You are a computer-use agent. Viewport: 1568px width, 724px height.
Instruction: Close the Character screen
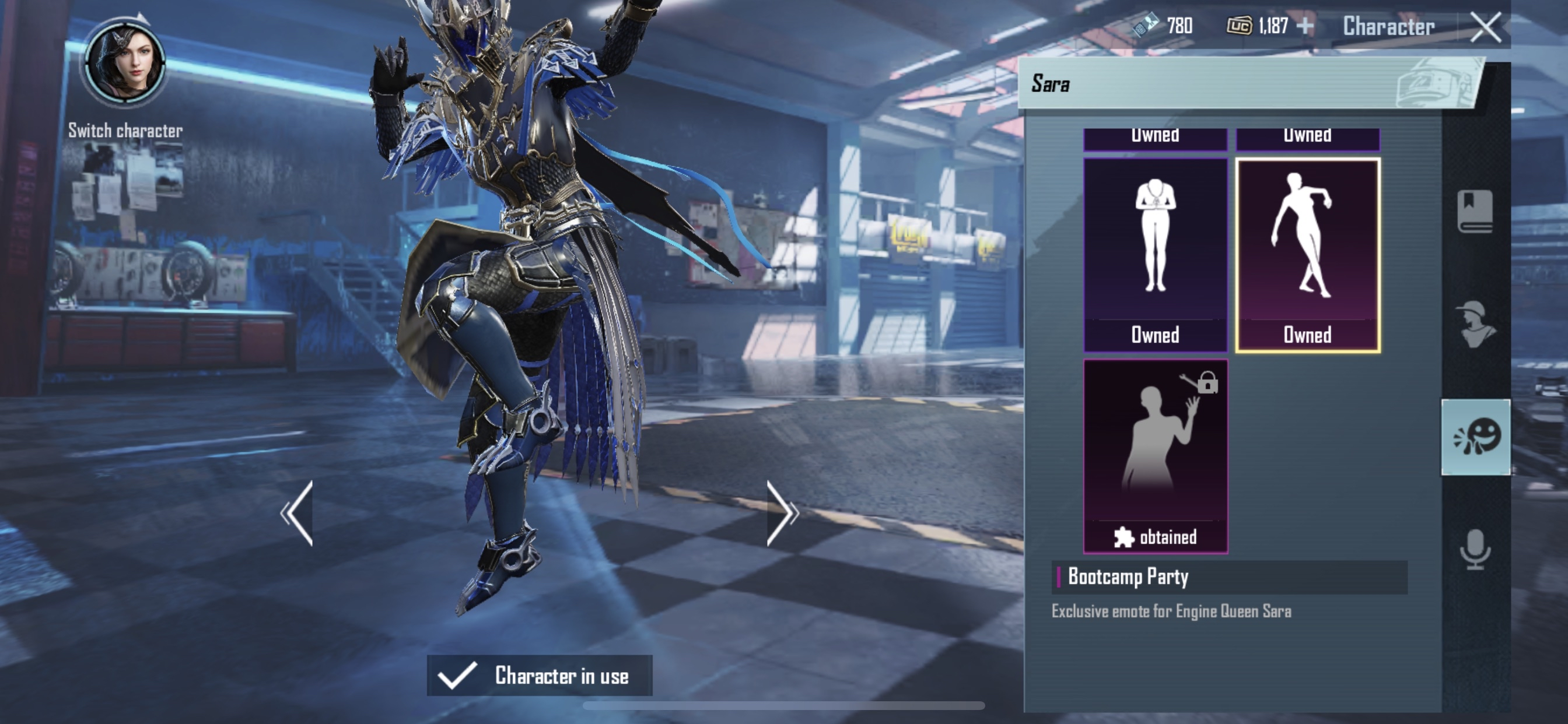click(x=1485, y=27)
